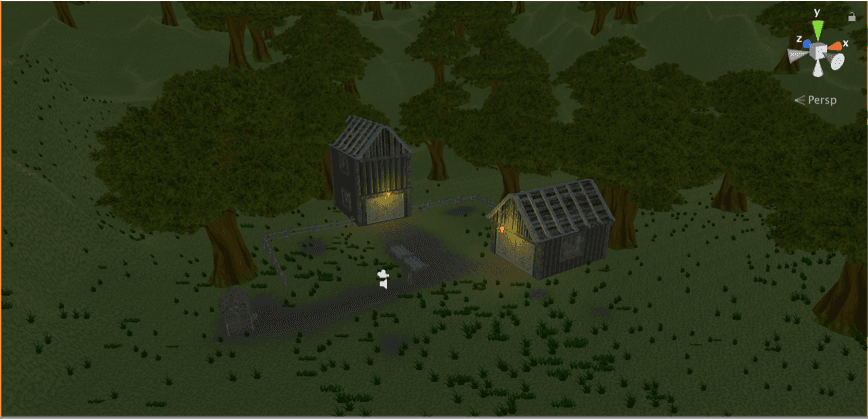The width and height of the screenshot is (868, 419).
Task: Toggle the Persp projection label
Action: click(x=819, y=100)
